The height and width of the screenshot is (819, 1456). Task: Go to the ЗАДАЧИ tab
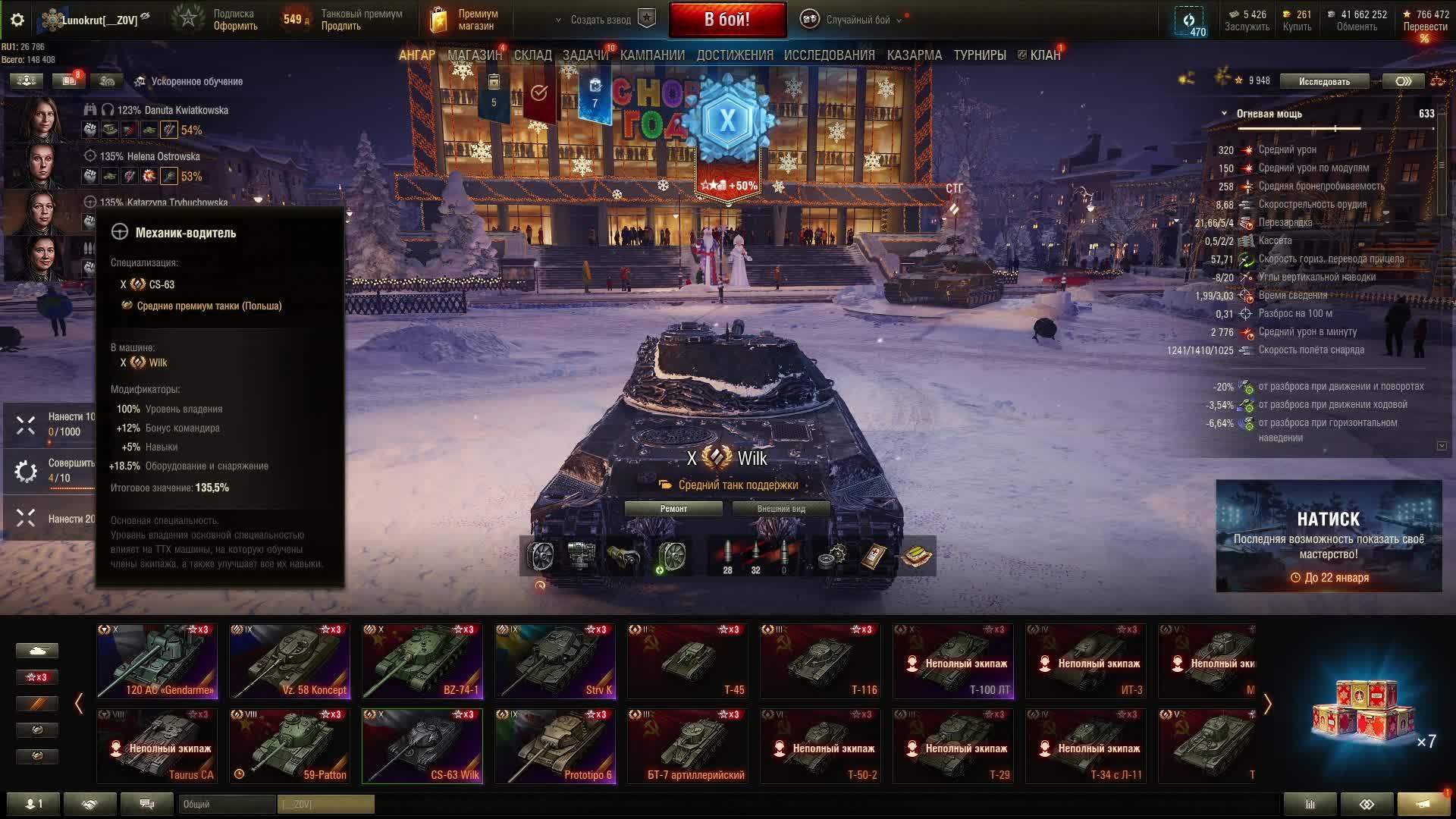[585, 55]
